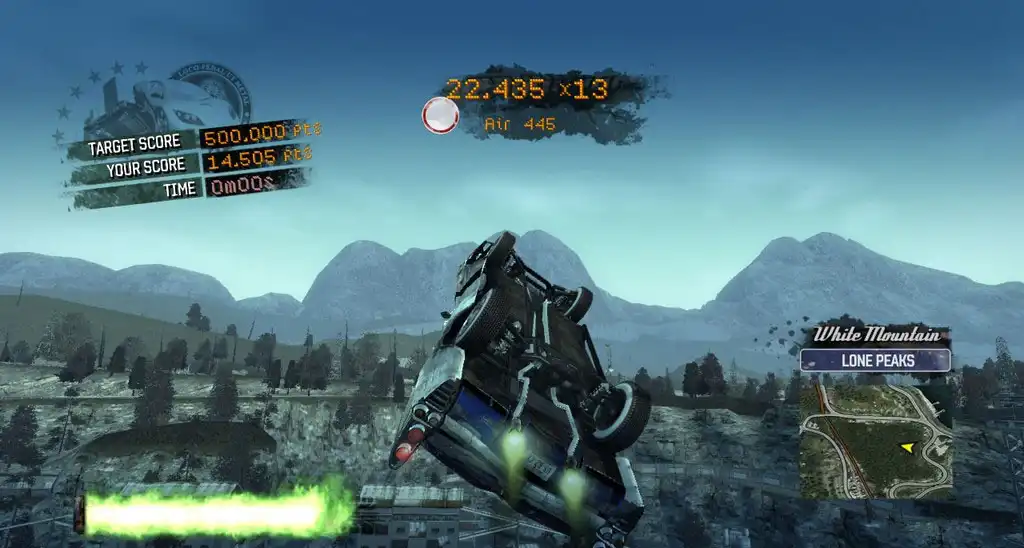Viewport: 1024px width, 548px height.
Task: Click the round white stunt combo icon
Action: click(440, 116)
